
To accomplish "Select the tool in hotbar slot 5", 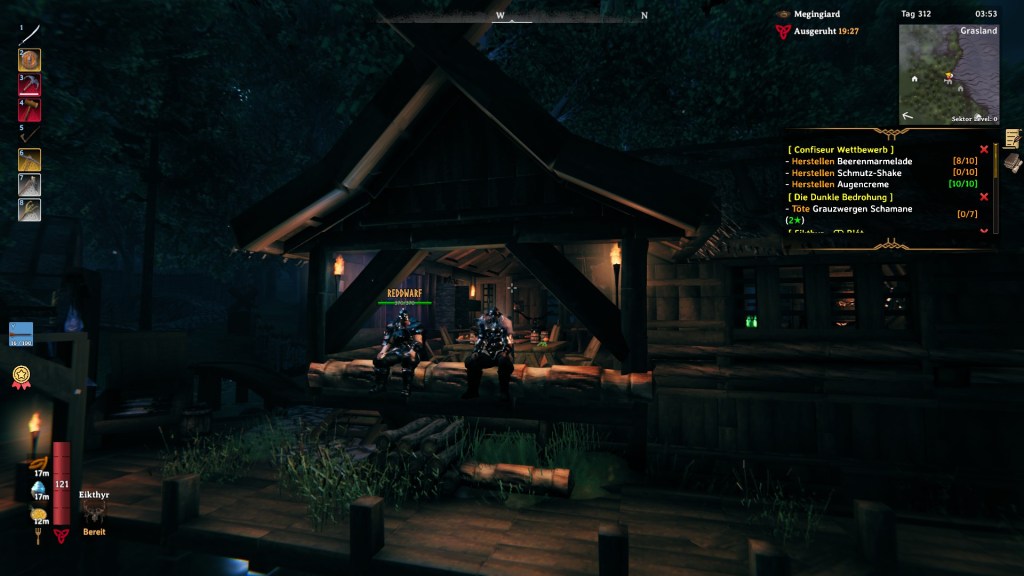I will click(x=30, y=134).
